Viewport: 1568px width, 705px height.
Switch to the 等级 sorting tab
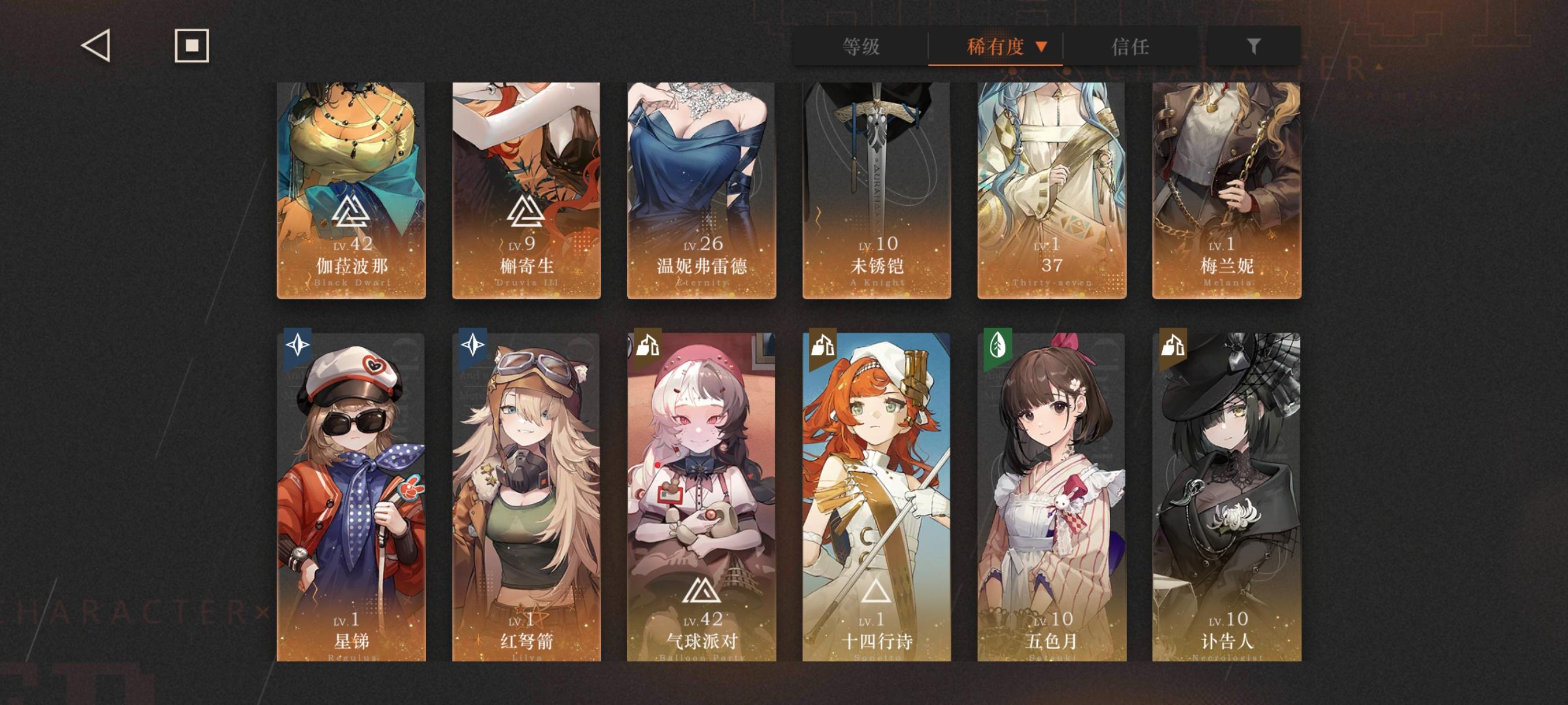[861, 46]
